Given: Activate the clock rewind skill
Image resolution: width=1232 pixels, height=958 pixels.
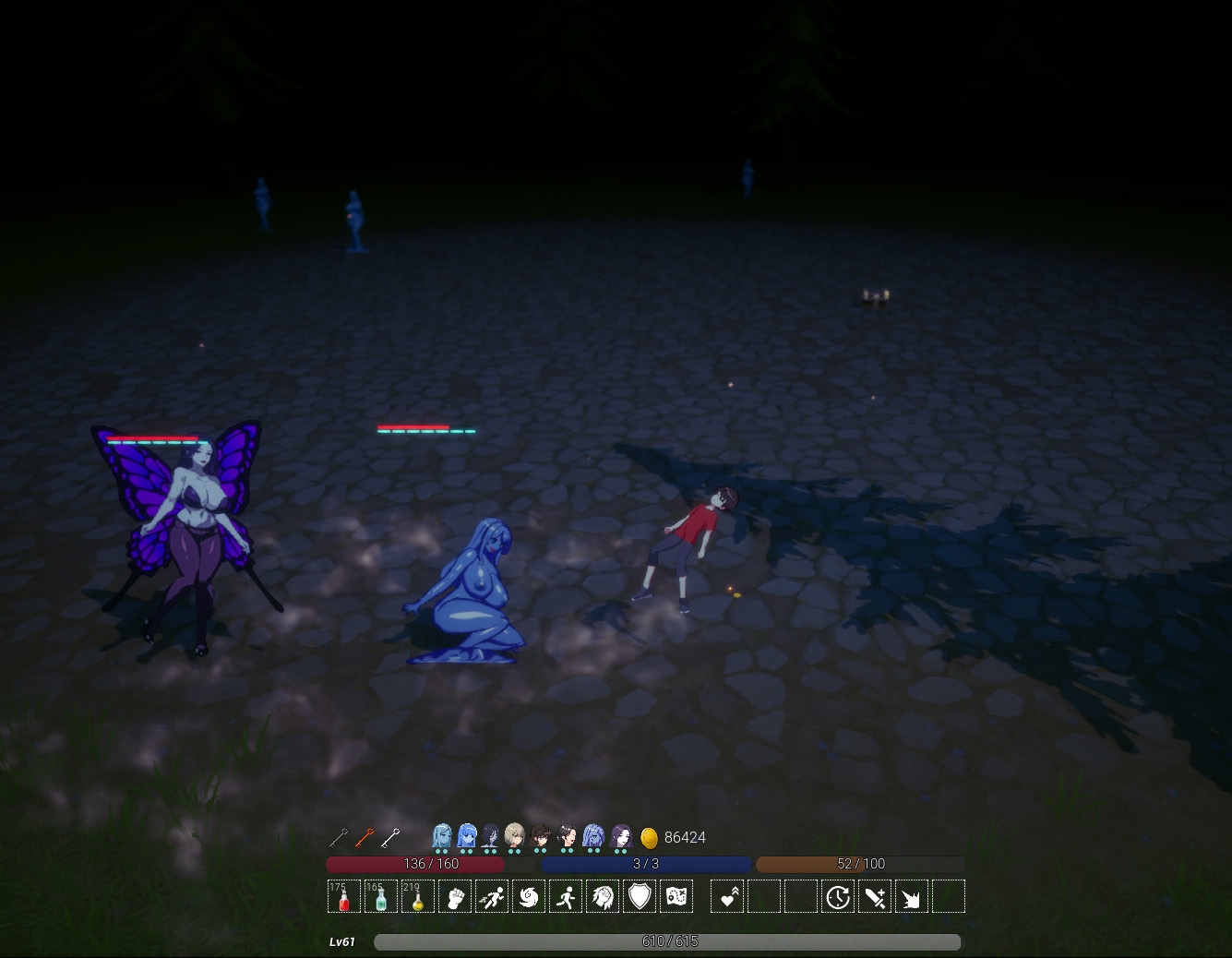Looking at the screenshot, I should [x=838, y=897].
